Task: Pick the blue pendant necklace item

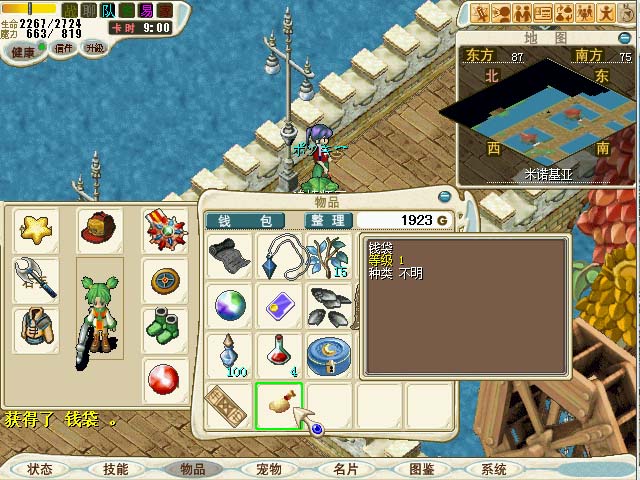Action: pyautogui.click(x=279, y=257)
